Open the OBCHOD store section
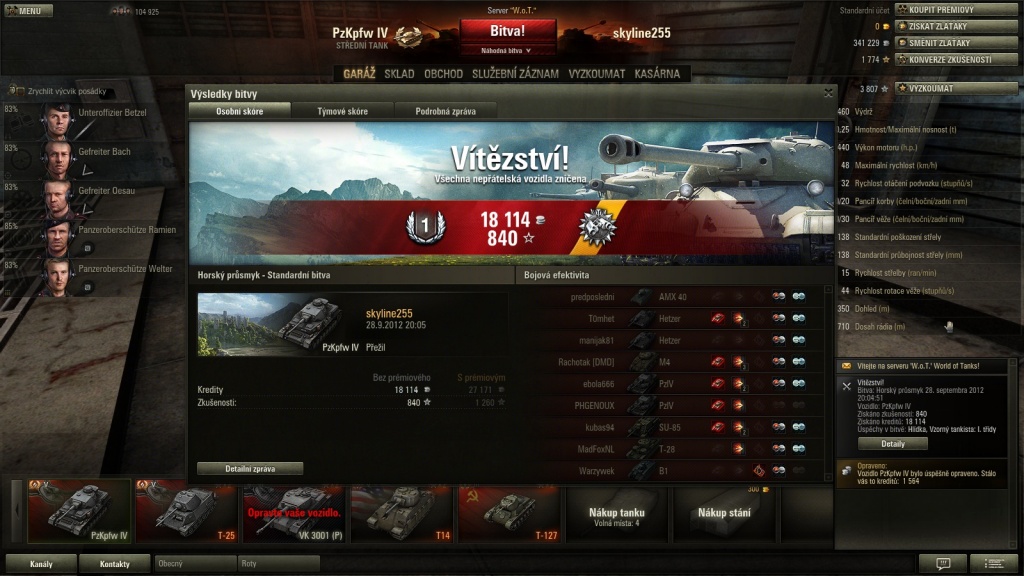The image size is (1024, 576). [x=443, y=74]
